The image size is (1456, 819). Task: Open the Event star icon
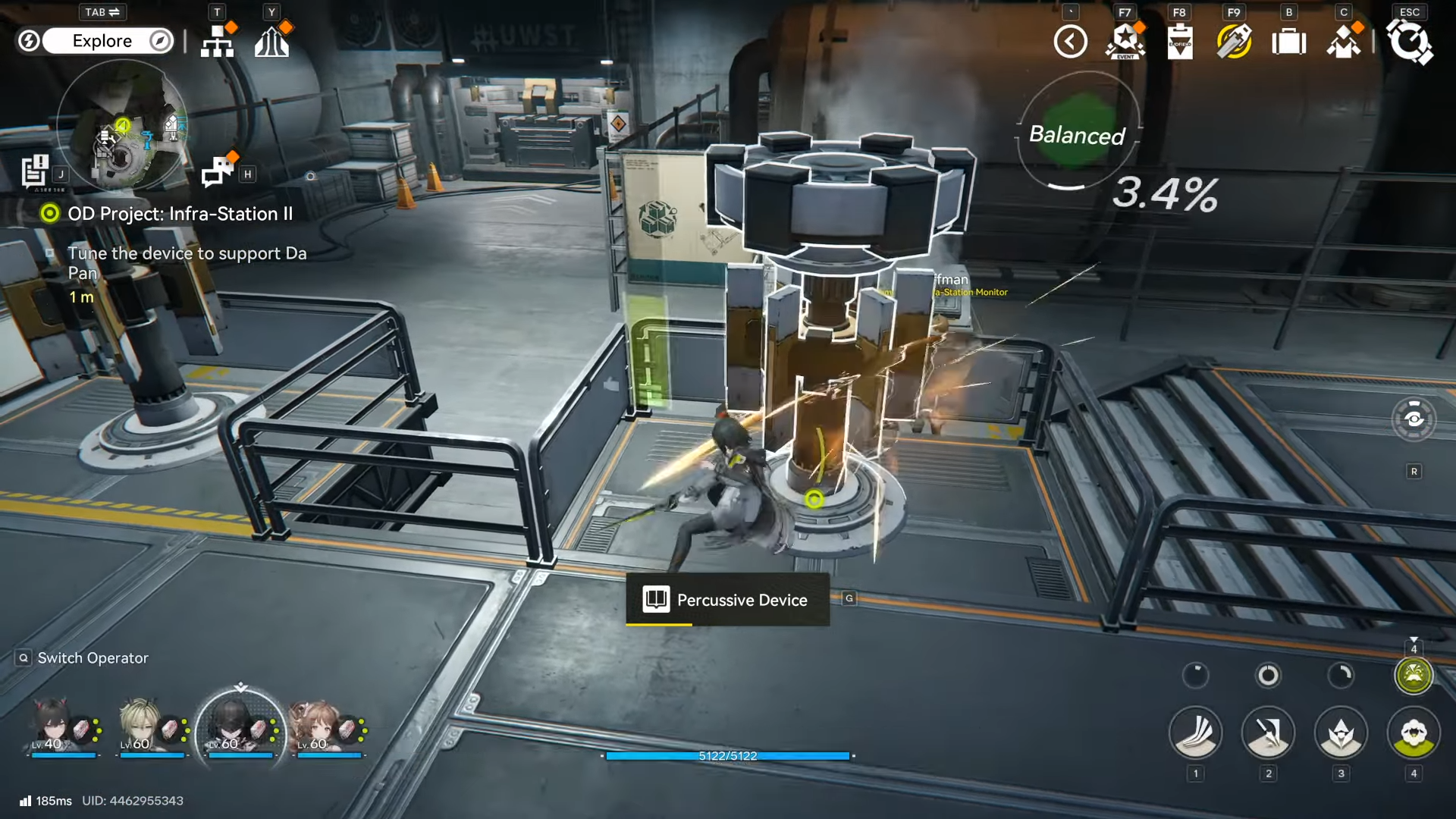pyautogui.click(x=1125, y=42)
